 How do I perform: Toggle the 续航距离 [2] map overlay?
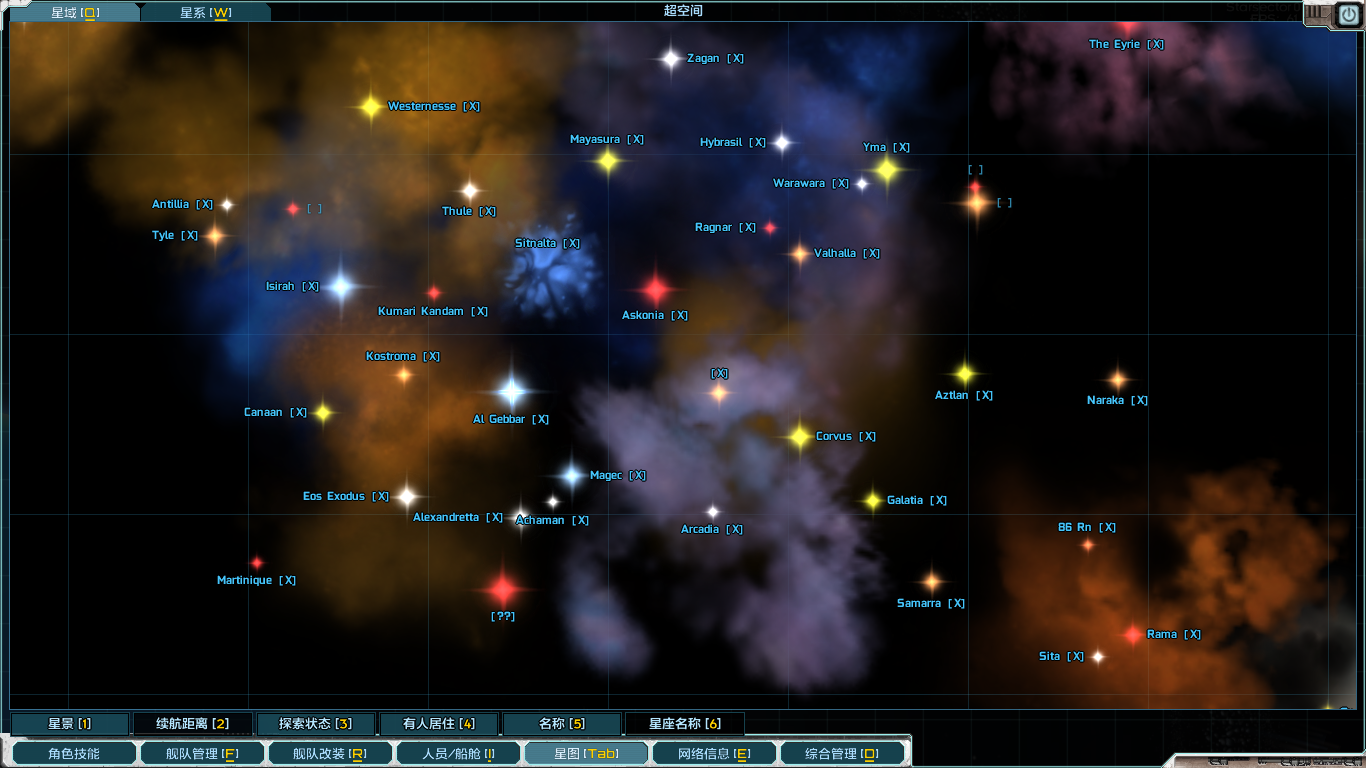(x=193, y=723)
